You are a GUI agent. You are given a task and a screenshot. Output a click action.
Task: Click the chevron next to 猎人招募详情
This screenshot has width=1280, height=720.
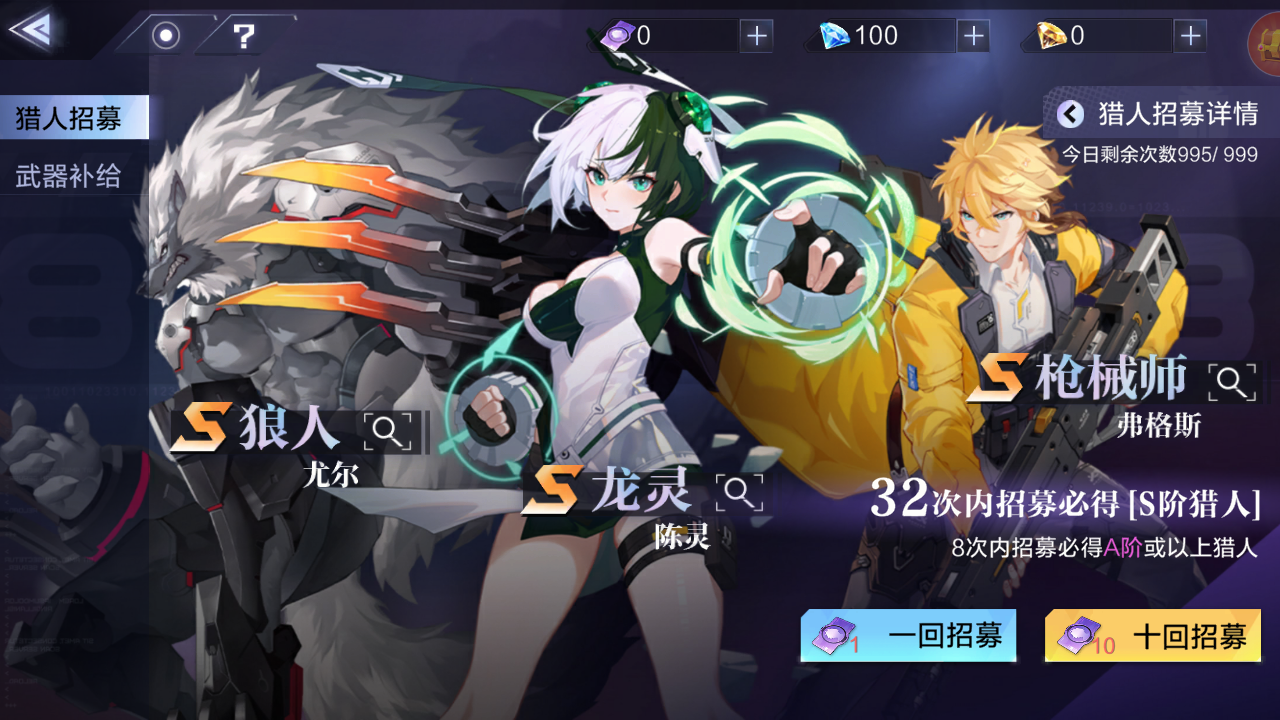pyautogui.click(x=1072, y=114)
